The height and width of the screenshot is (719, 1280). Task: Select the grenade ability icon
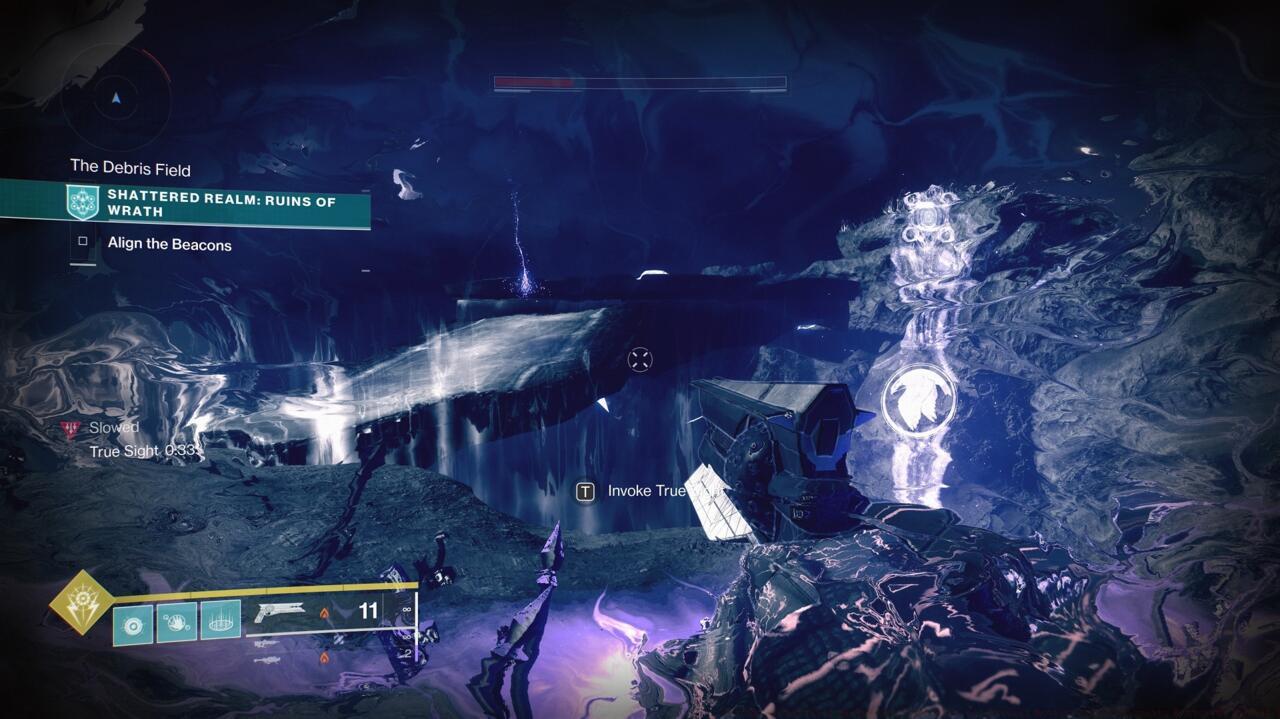click(x=133, y=622)
